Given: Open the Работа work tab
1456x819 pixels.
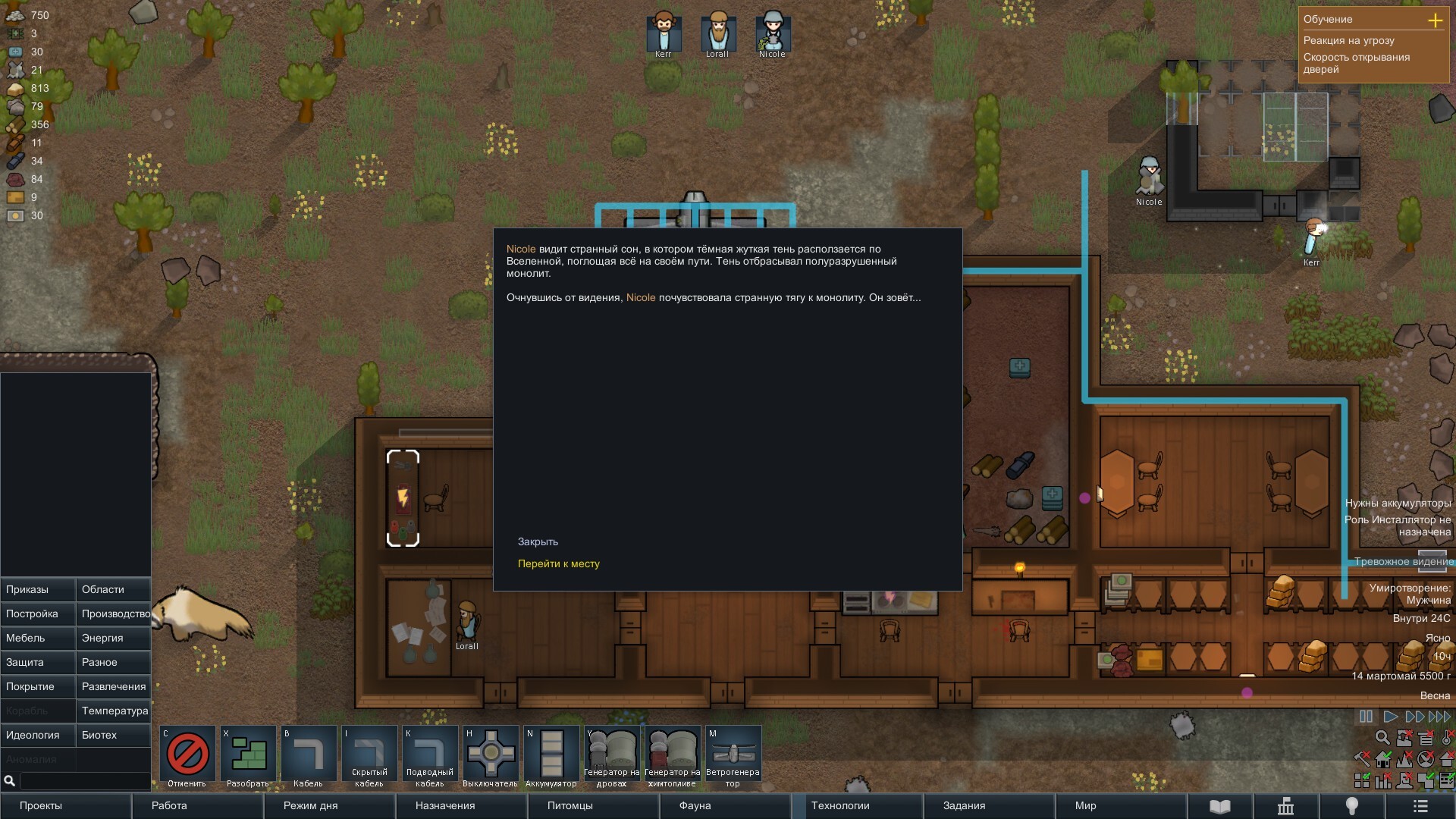Looking at the screenshot, I should [197, 805].
